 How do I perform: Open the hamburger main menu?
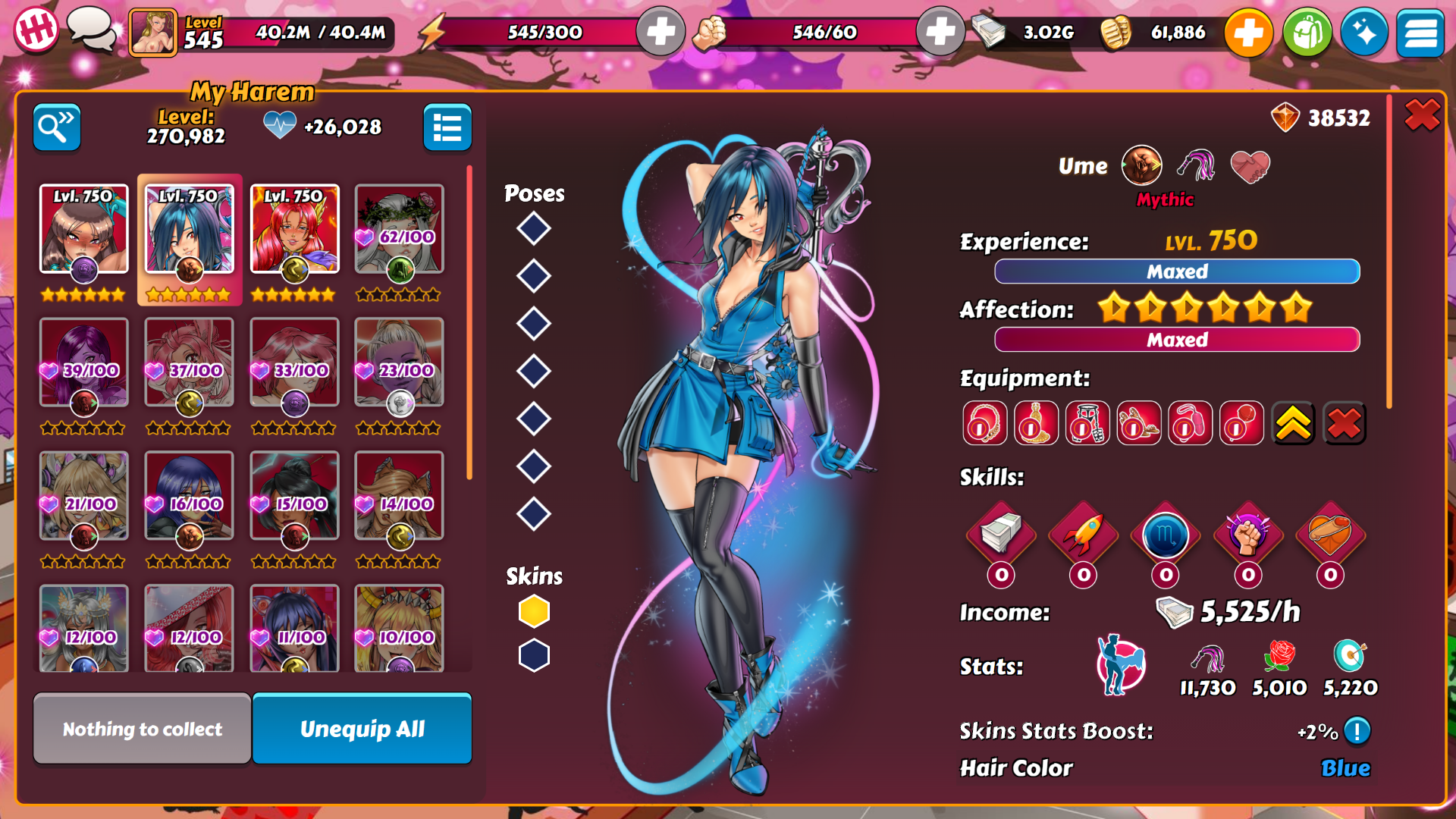point(1420,33)
